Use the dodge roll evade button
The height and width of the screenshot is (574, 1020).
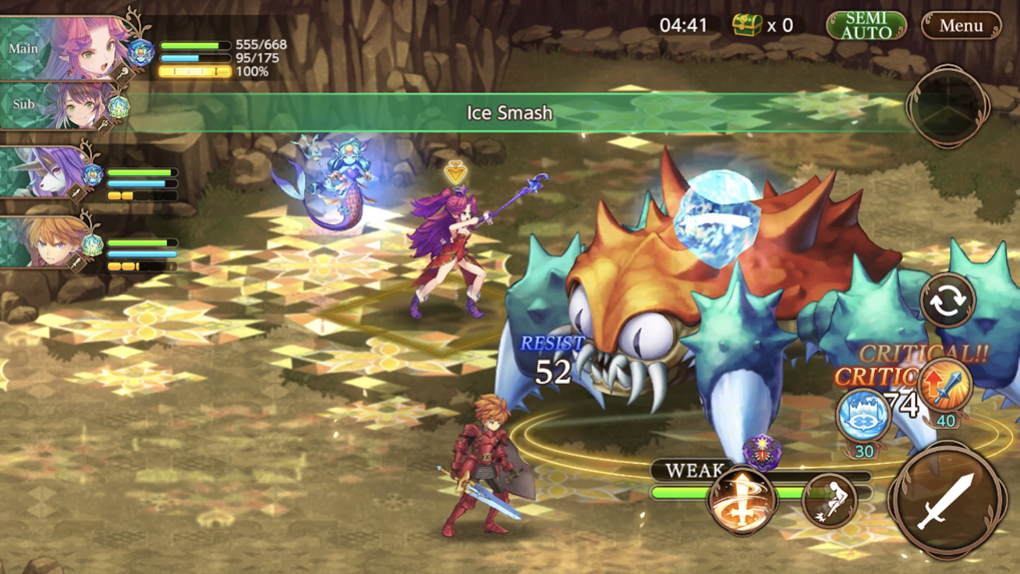[x=829, y=499]
